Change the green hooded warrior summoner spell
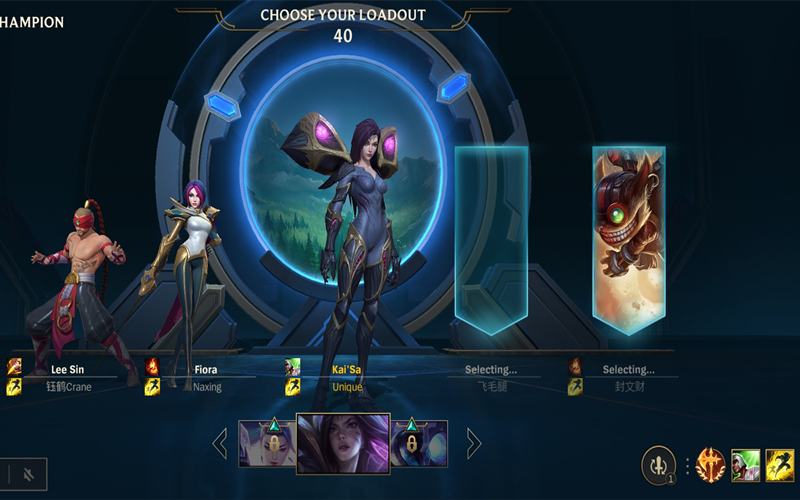 [x=746, y=464]
